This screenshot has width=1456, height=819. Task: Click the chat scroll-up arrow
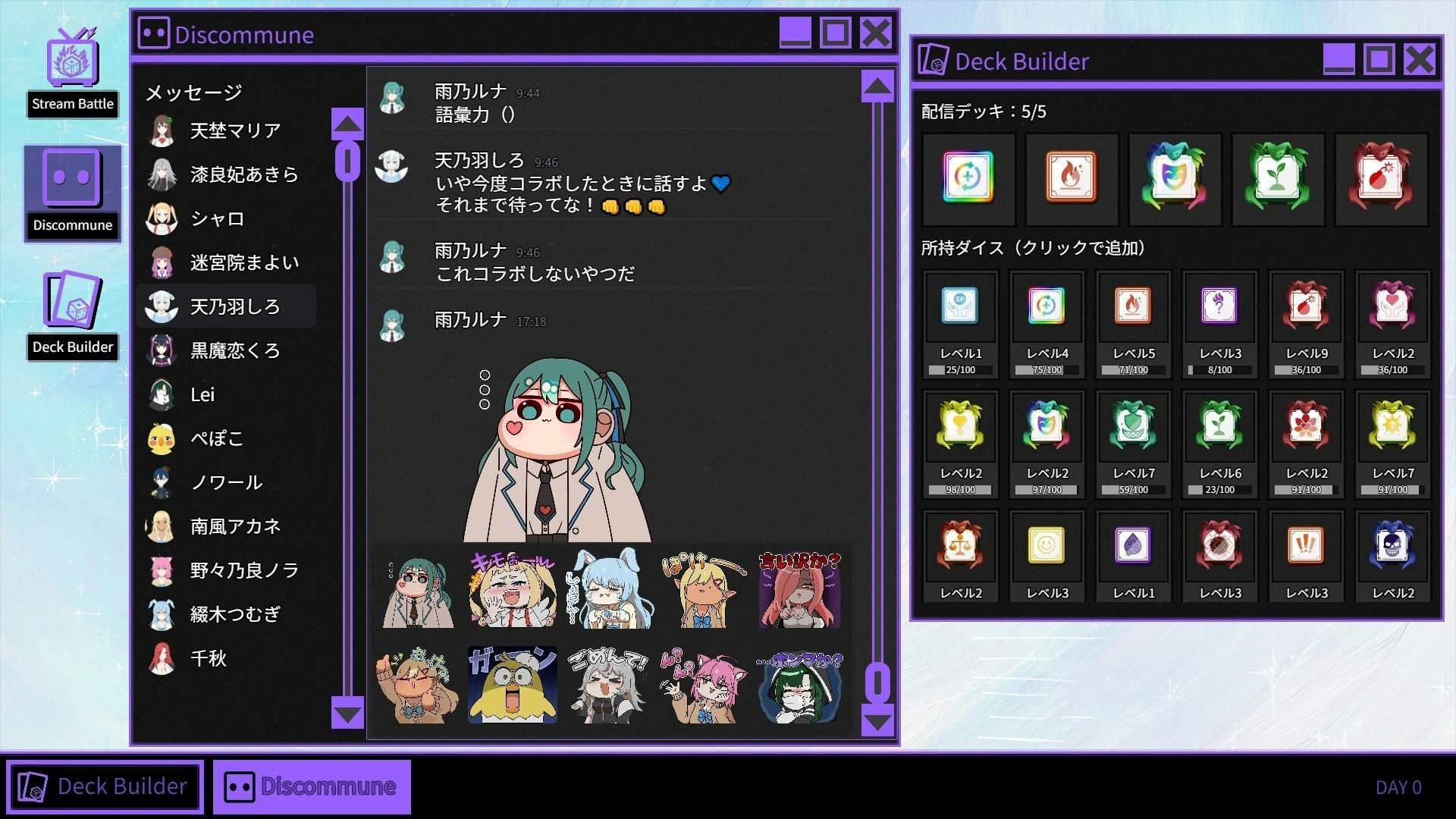877,87
